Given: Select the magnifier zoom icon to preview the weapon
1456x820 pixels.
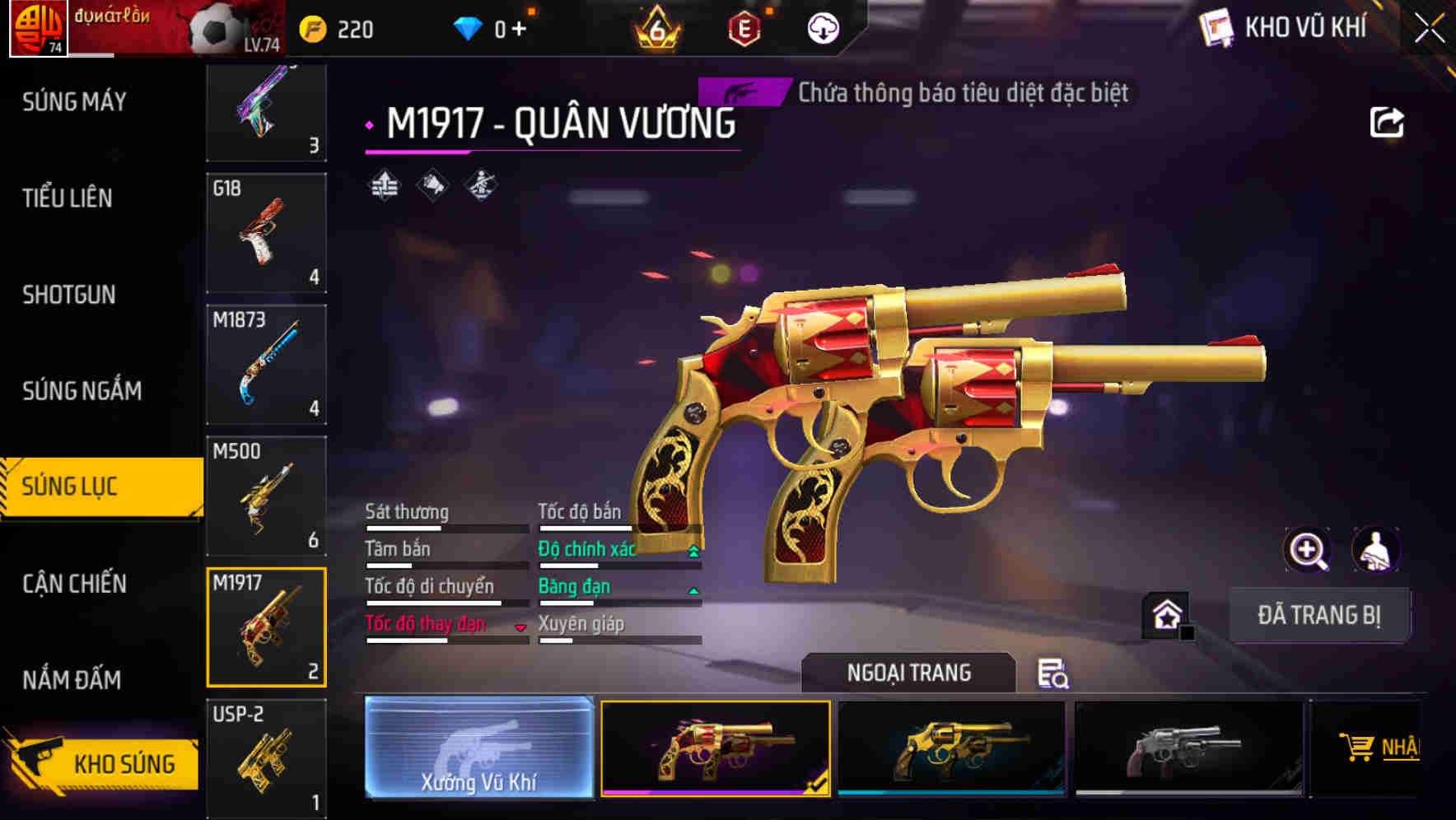Looking at the screenshot, I should (1309, 550).
